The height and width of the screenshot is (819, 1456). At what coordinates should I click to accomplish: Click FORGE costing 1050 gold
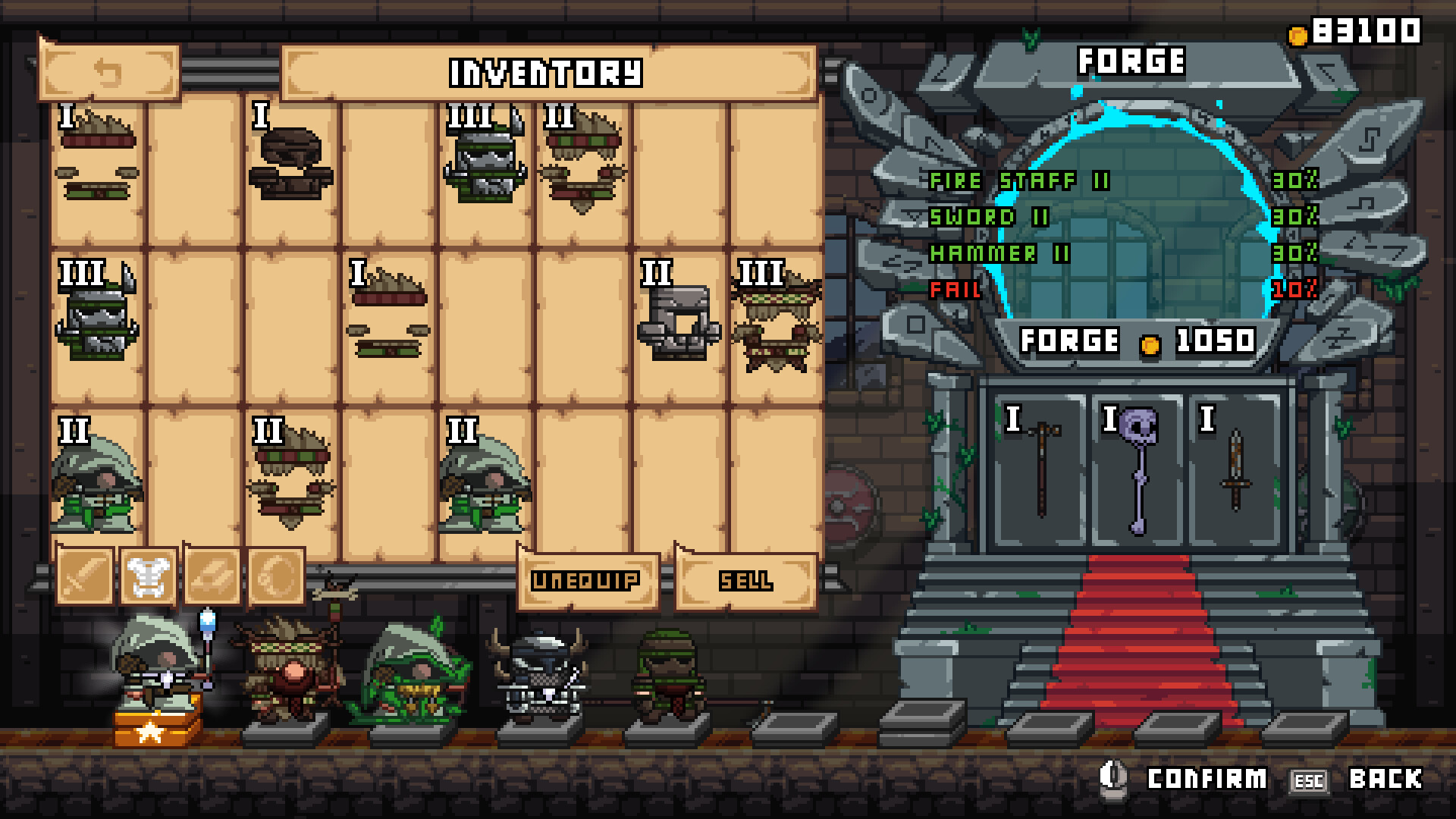(x=1137, y=341)
